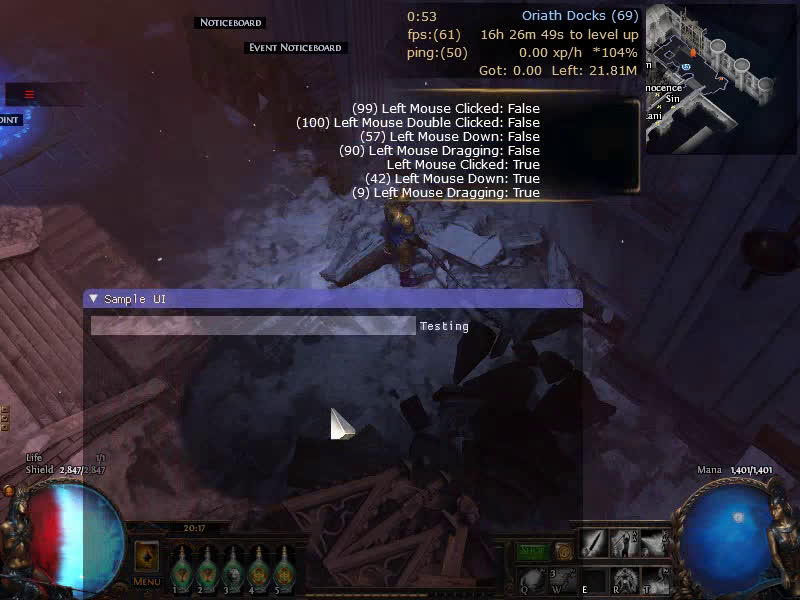Image resolution: width=800 pixels, height=600 pixels.
Task: Select the Event Noticeboard label
Action: pos(295,47)
